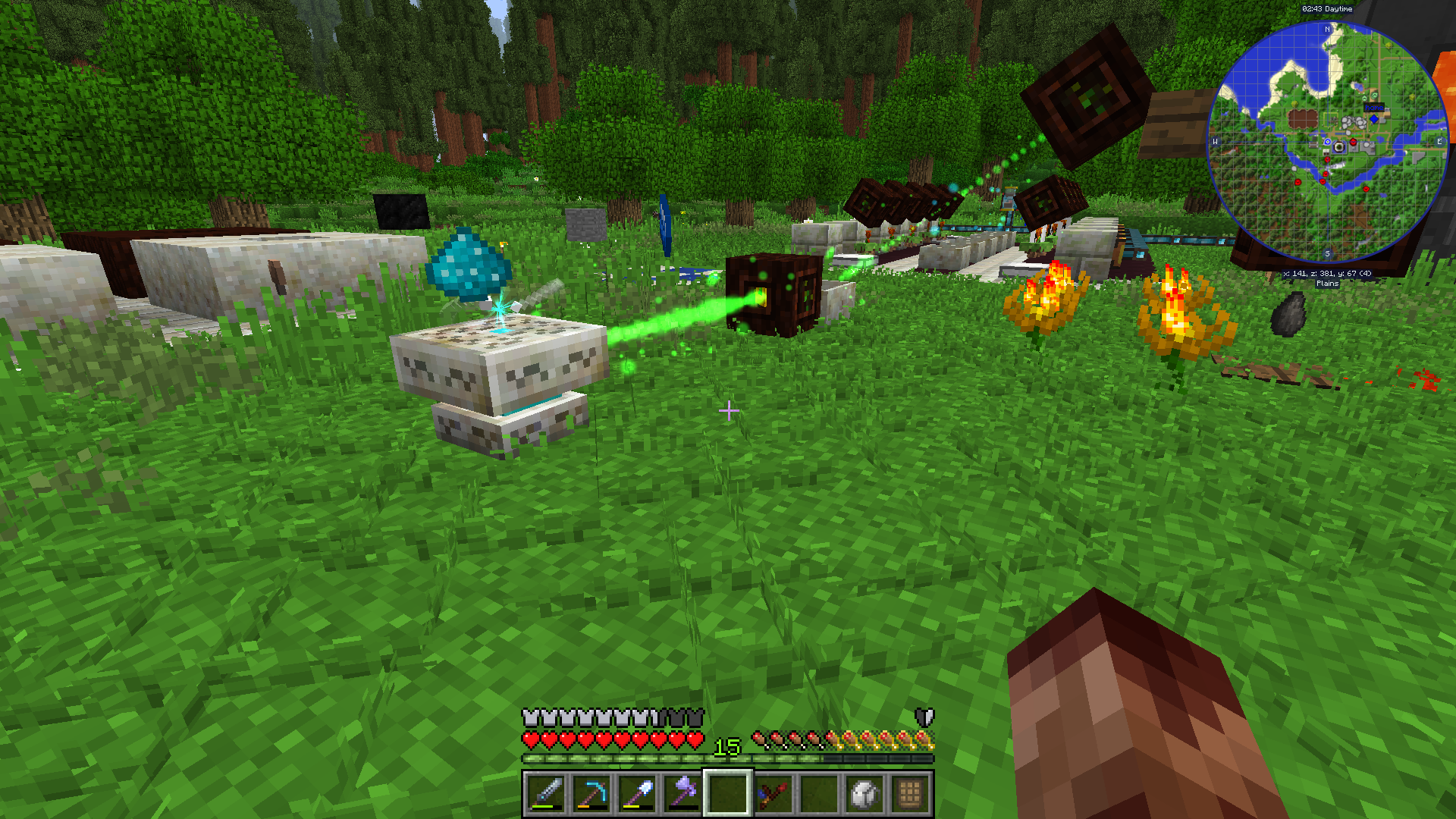Click the circular minimap
1456x819 pixels.
(1327, 143)
